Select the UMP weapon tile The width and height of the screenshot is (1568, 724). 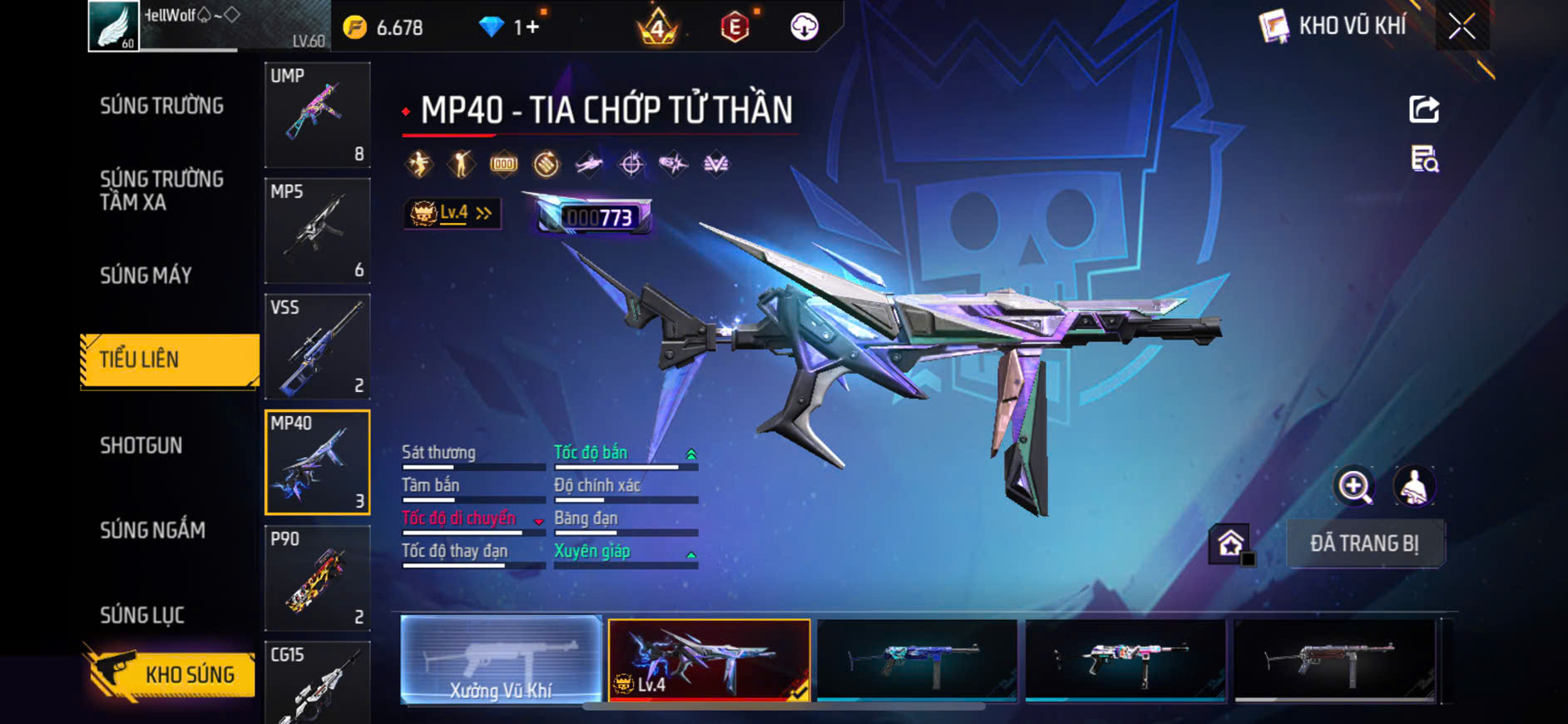[x=317, y=115]
